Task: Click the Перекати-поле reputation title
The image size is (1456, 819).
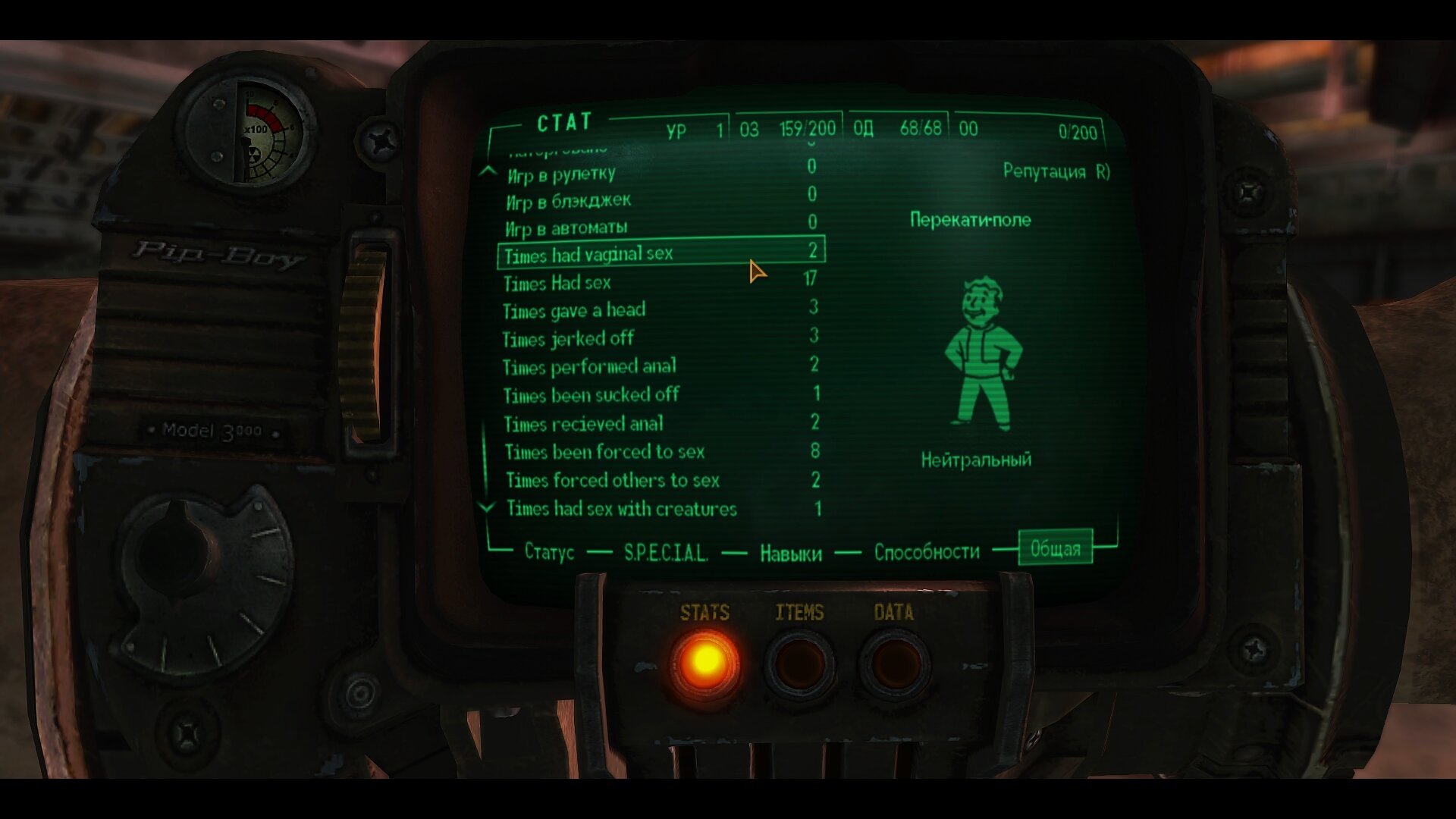Action: 971,219
